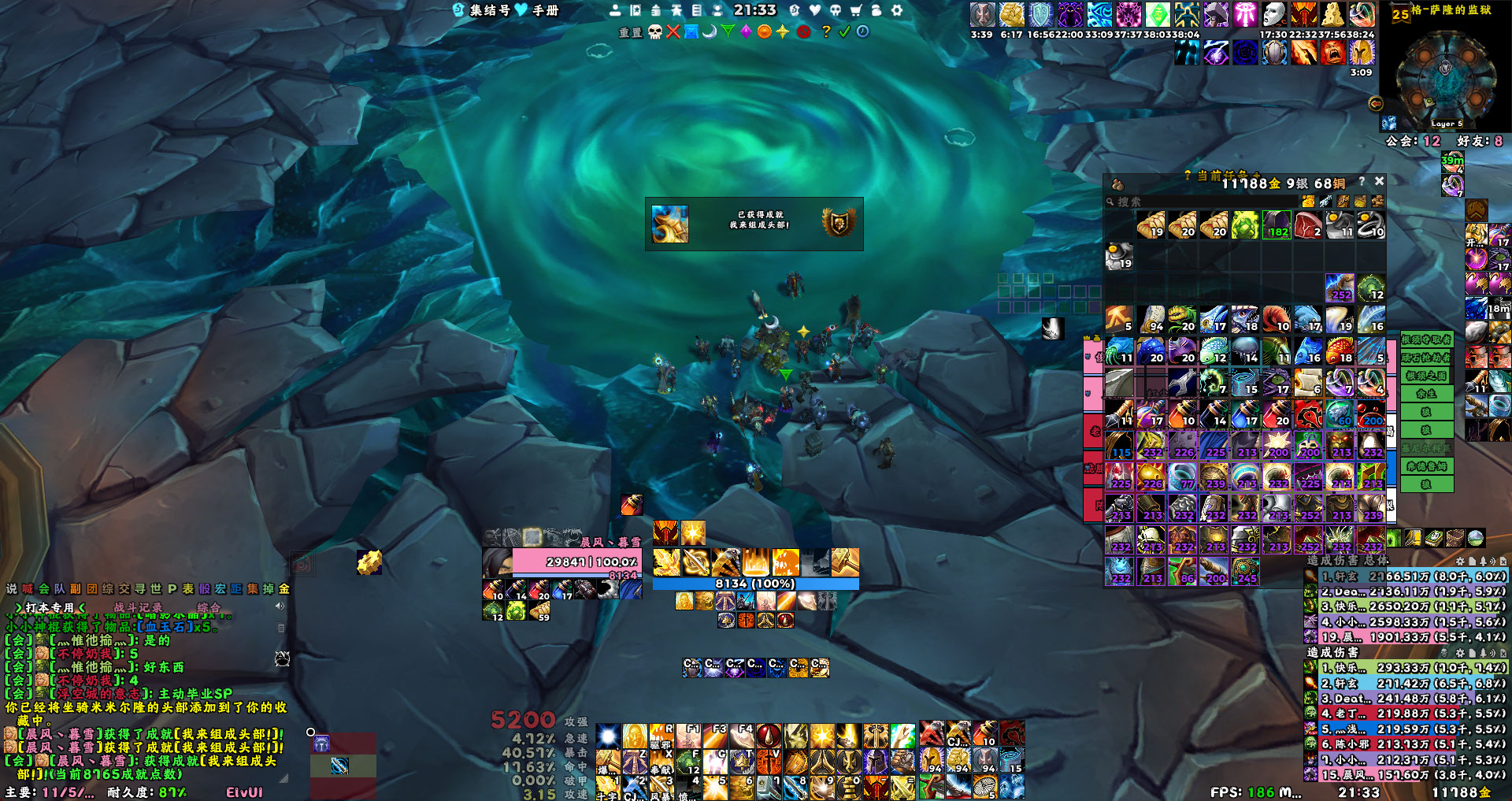The image size is (1512, 801).
Task: Open the circular minimap
Action: [1444, 76]
